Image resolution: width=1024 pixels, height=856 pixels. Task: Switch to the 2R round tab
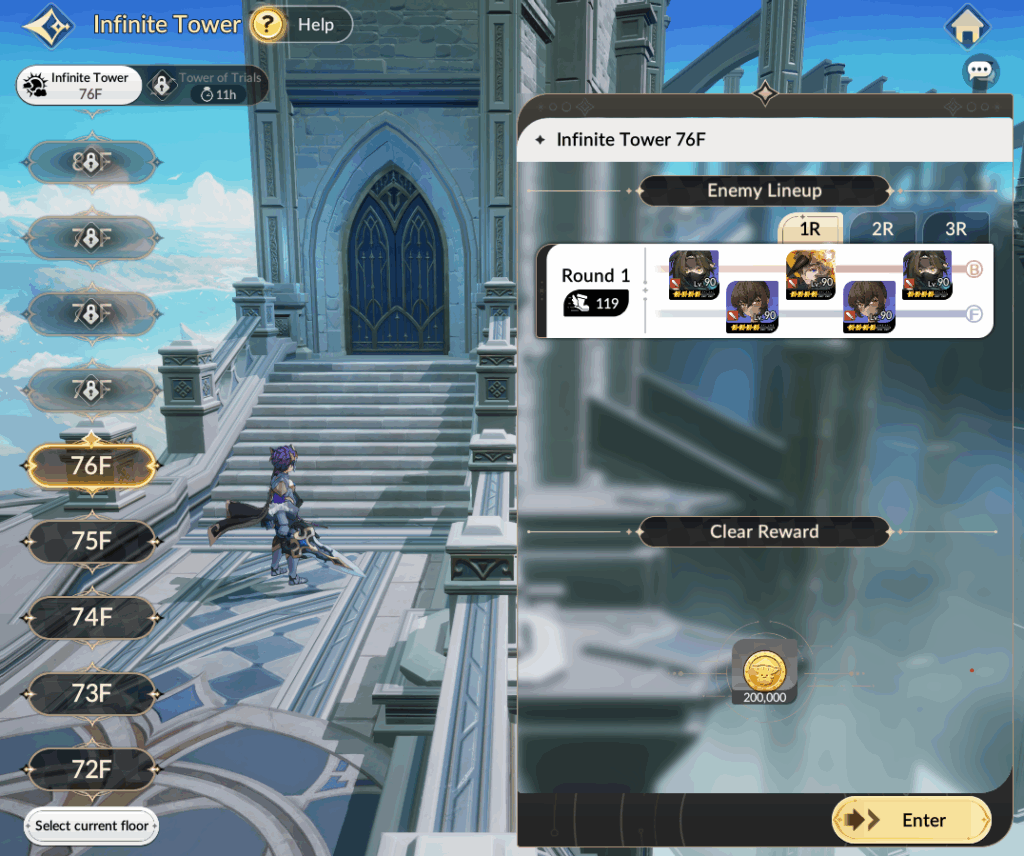click(x=882, y=229)
